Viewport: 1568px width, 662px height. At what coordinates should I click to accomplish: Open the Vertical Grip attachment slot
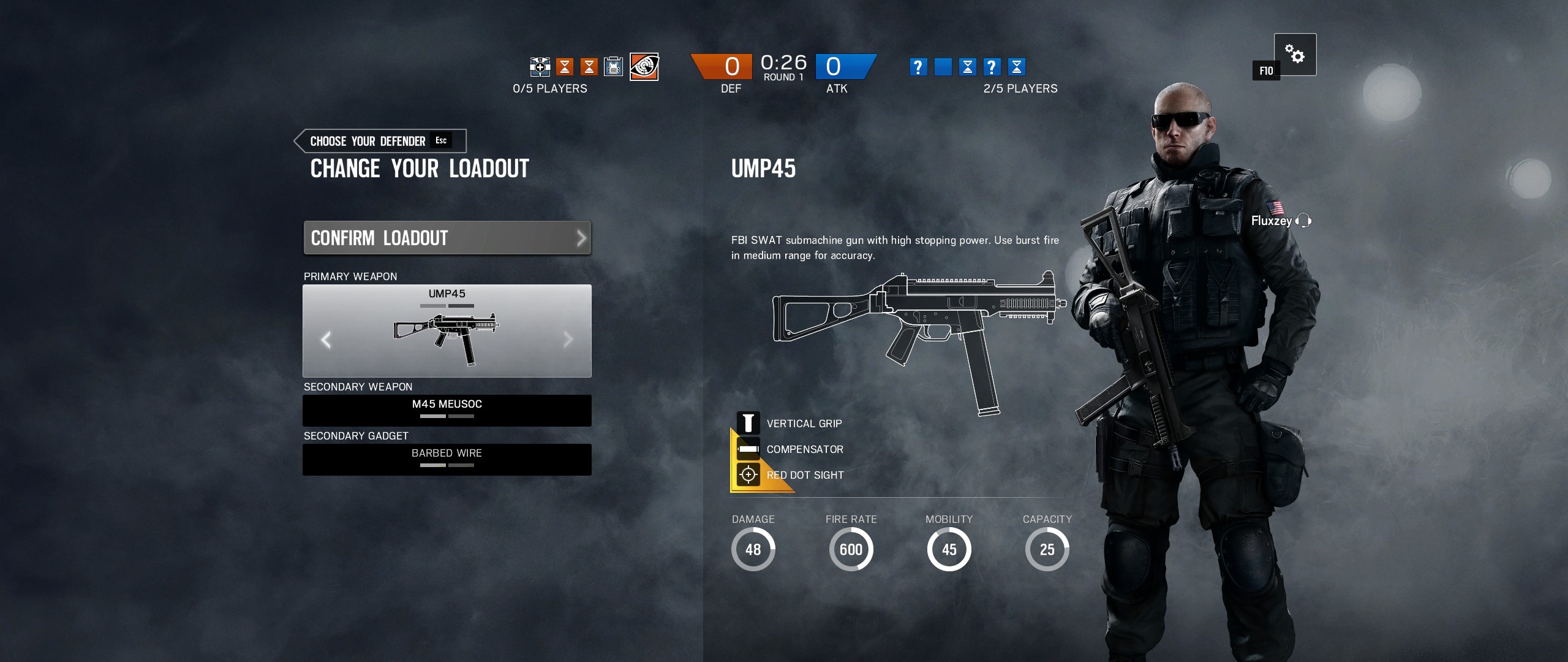(x=748, y=423)
